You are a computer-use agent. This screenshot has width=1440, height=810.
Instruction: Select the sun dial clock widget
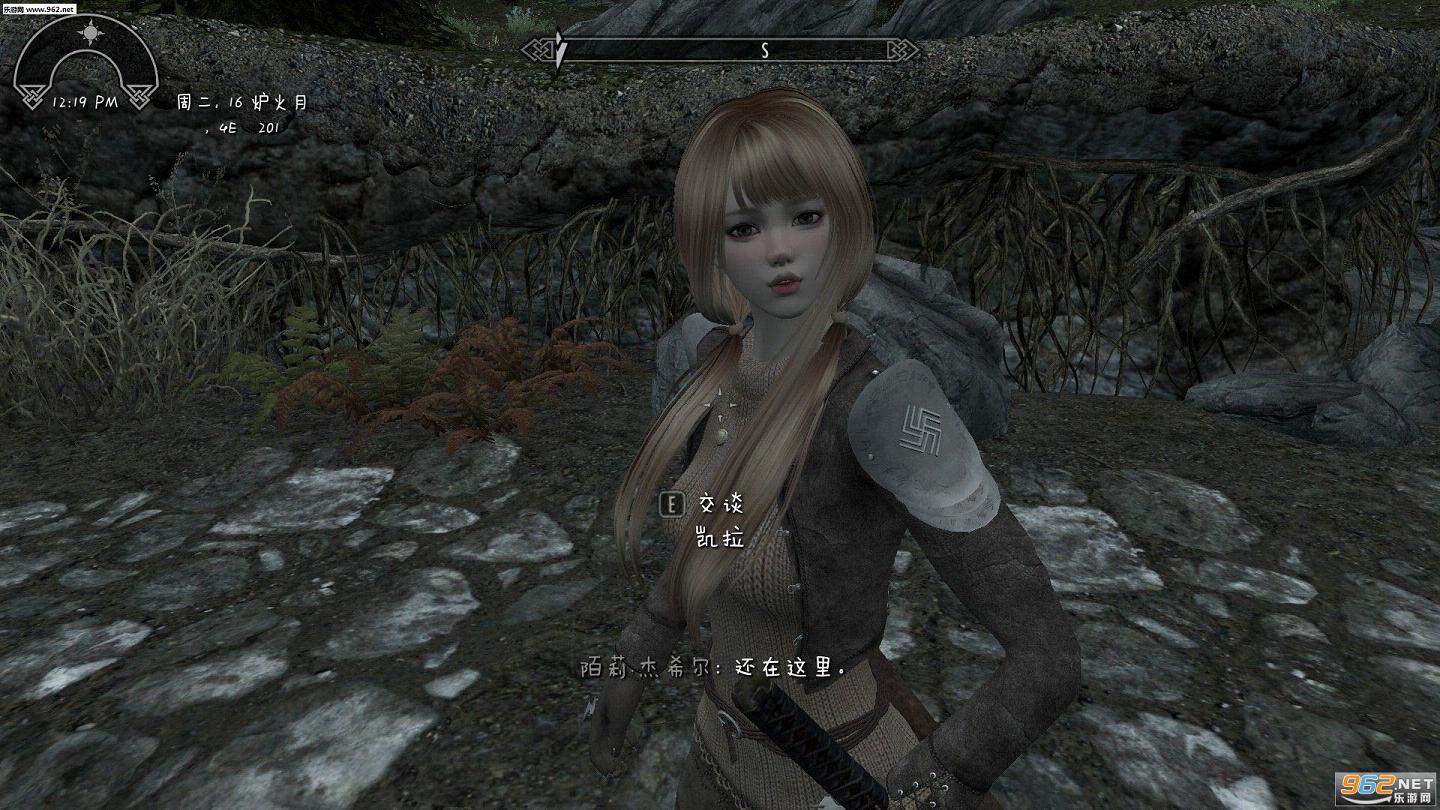86,62
